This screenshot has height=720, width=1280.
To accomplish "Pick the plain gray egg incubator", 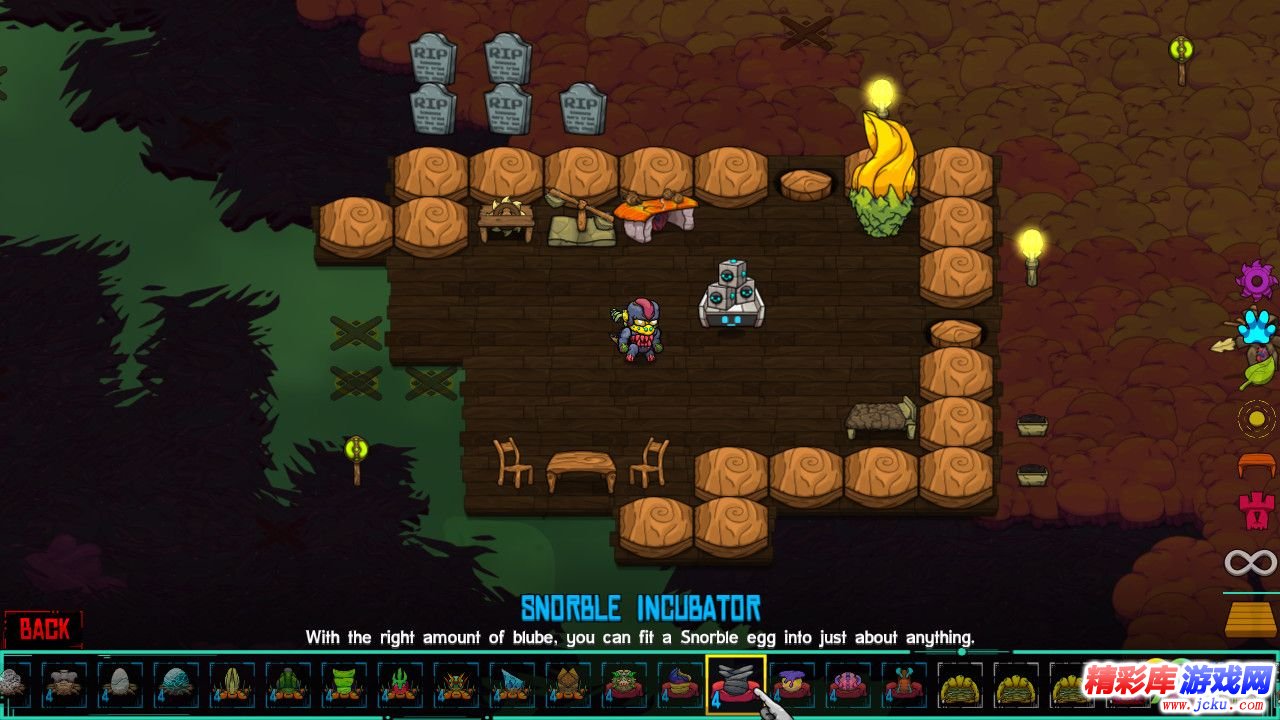I will pyautogui.click(x=119, y=685).
